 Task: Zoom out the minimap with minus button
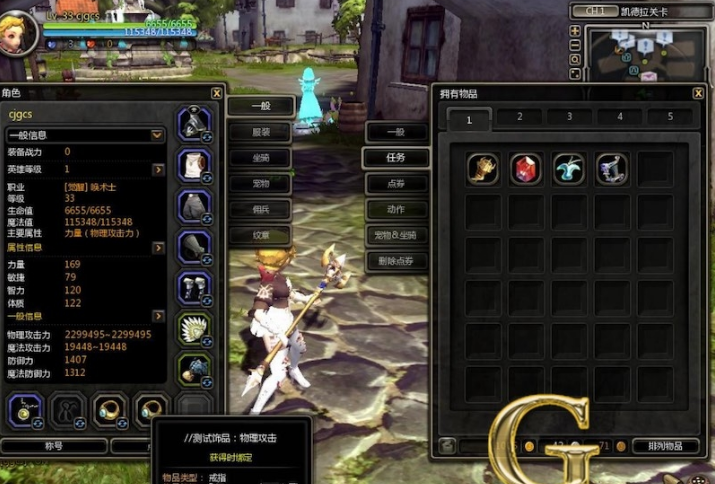coord(575,45)
